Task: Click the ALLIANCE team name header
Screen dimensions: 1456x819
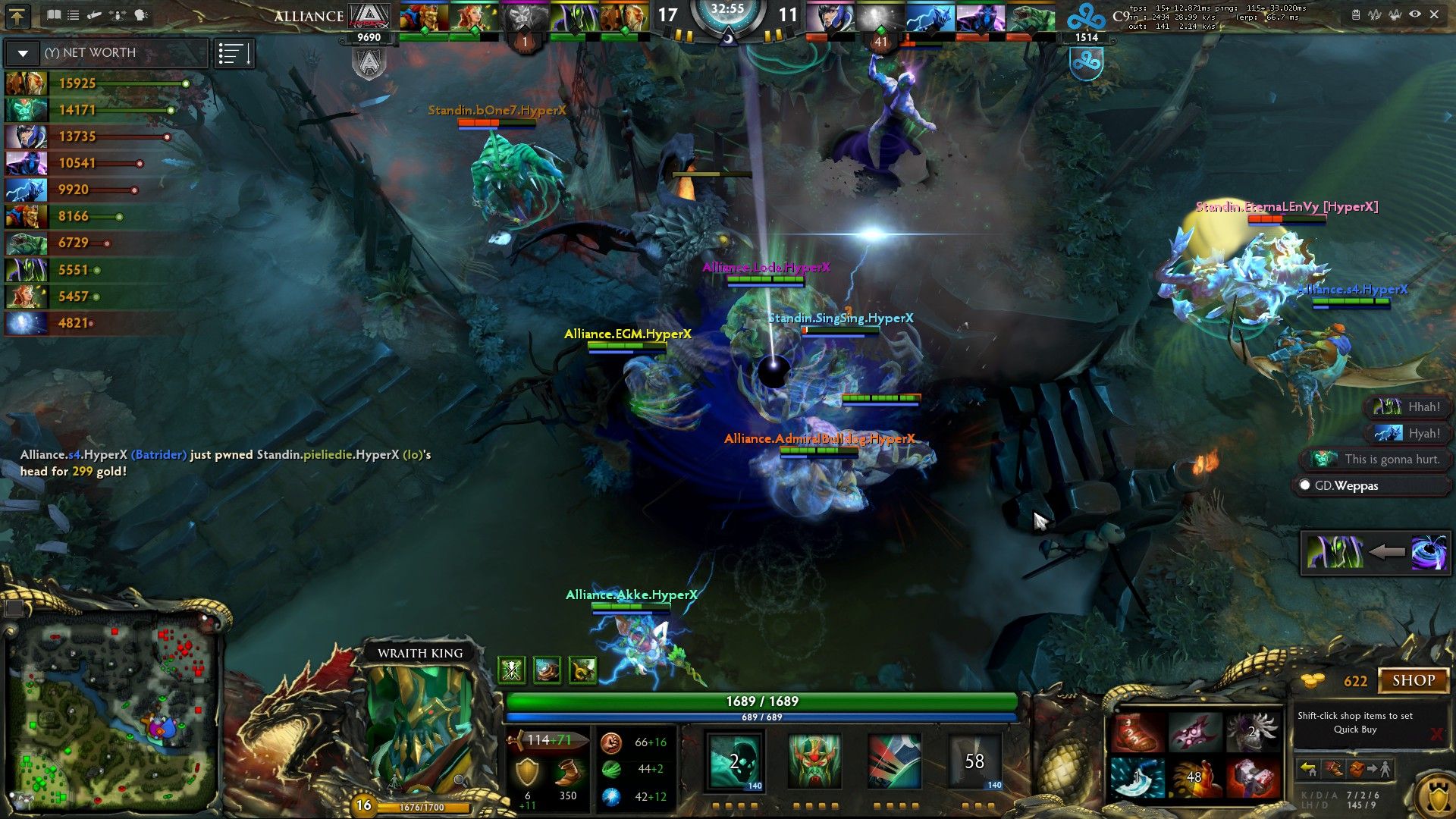Action: [307, 15]
